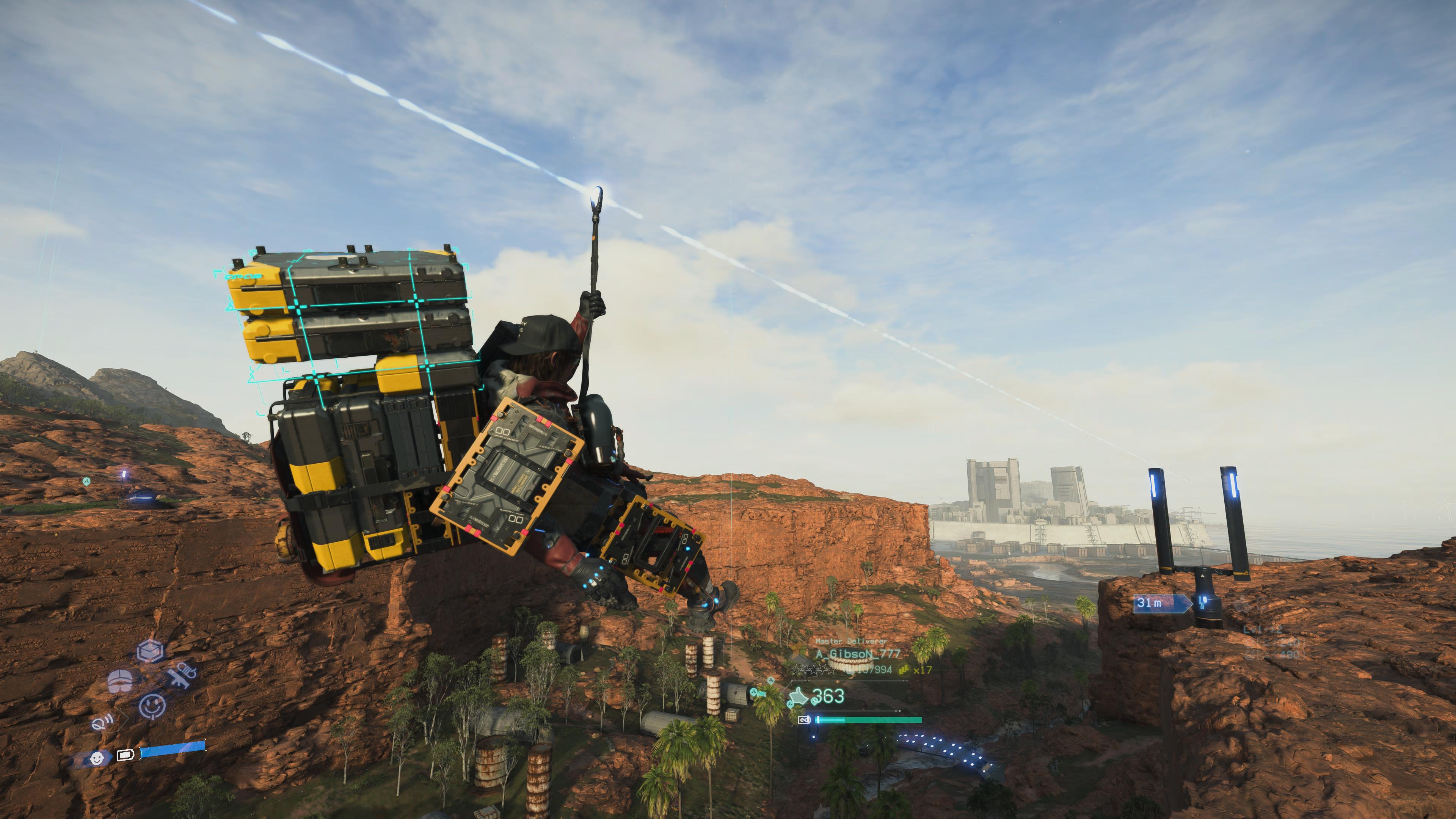Select the A_GibsoN_777 player name tag
Image resolution: width=1456 pixels, height=819 pixels.
(x=857, y=654)
